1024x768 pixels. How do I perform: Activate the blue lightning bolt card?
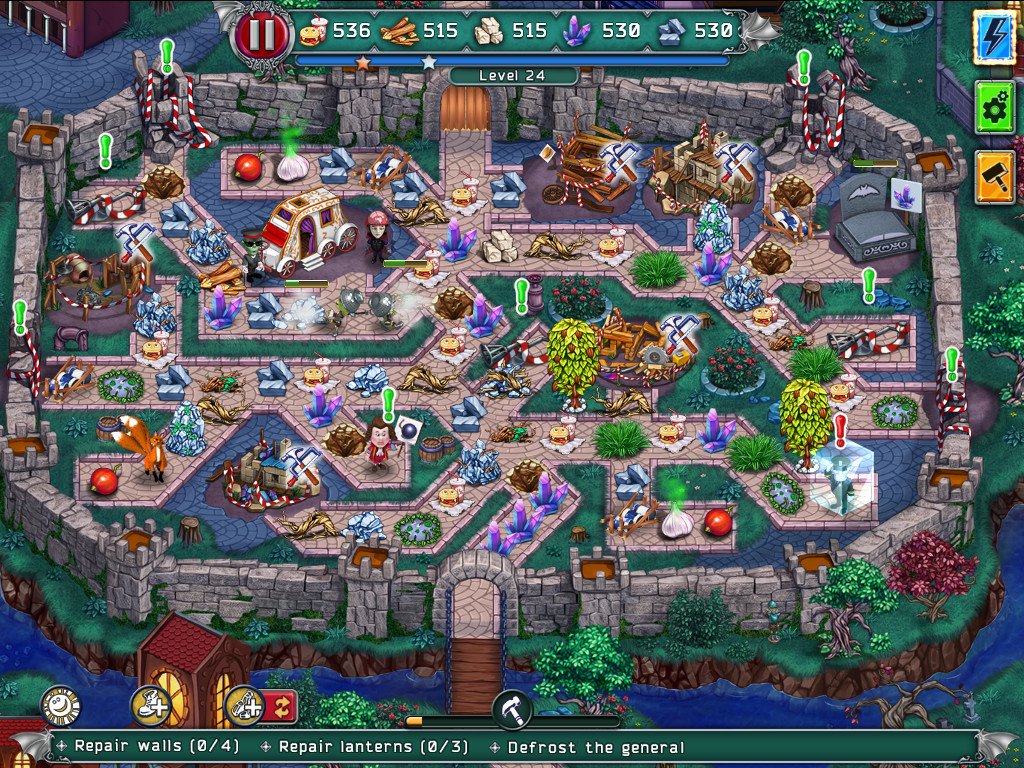[x=994, y=38]
